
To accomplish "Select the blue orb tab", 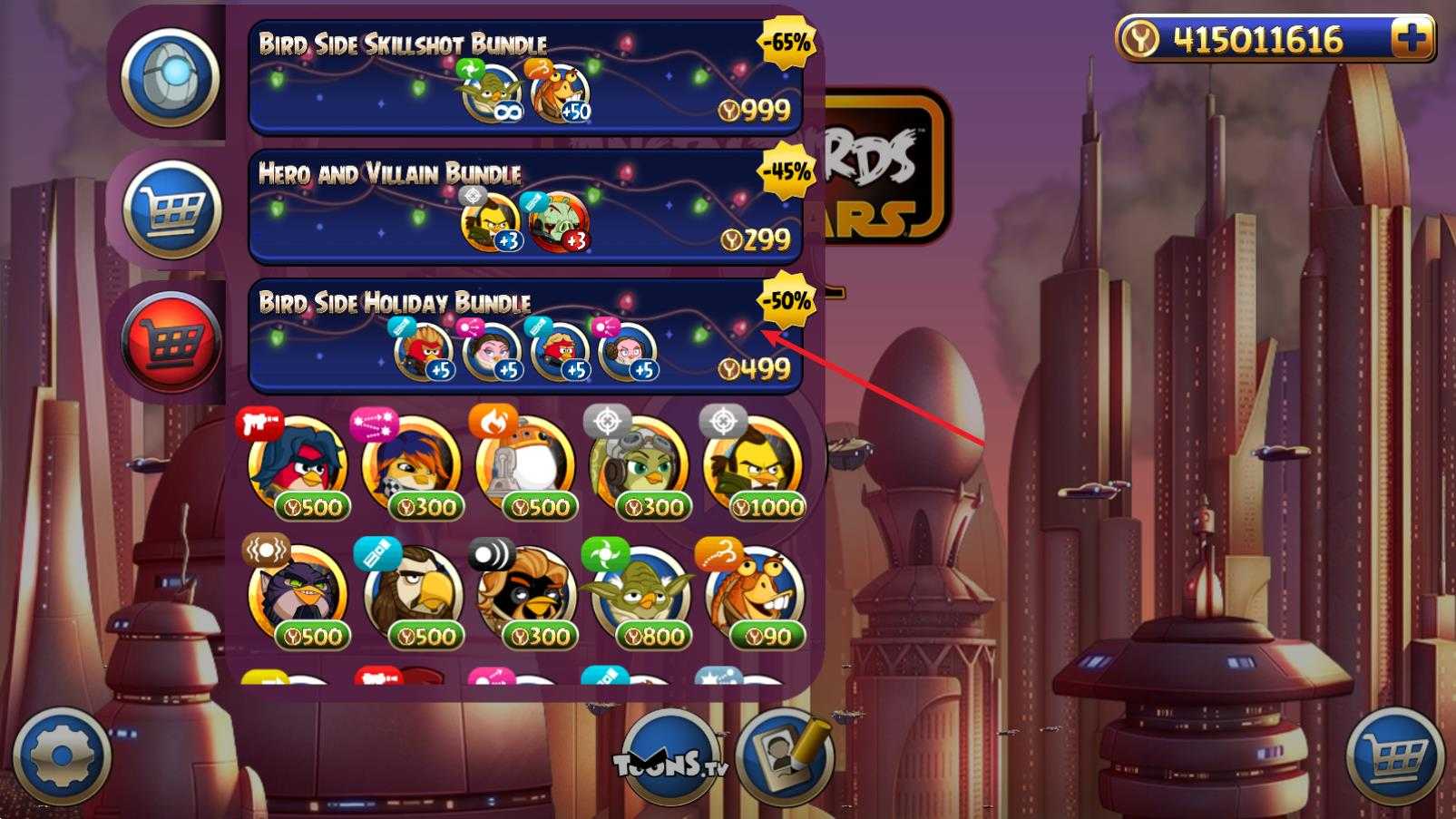I will 171,77.
